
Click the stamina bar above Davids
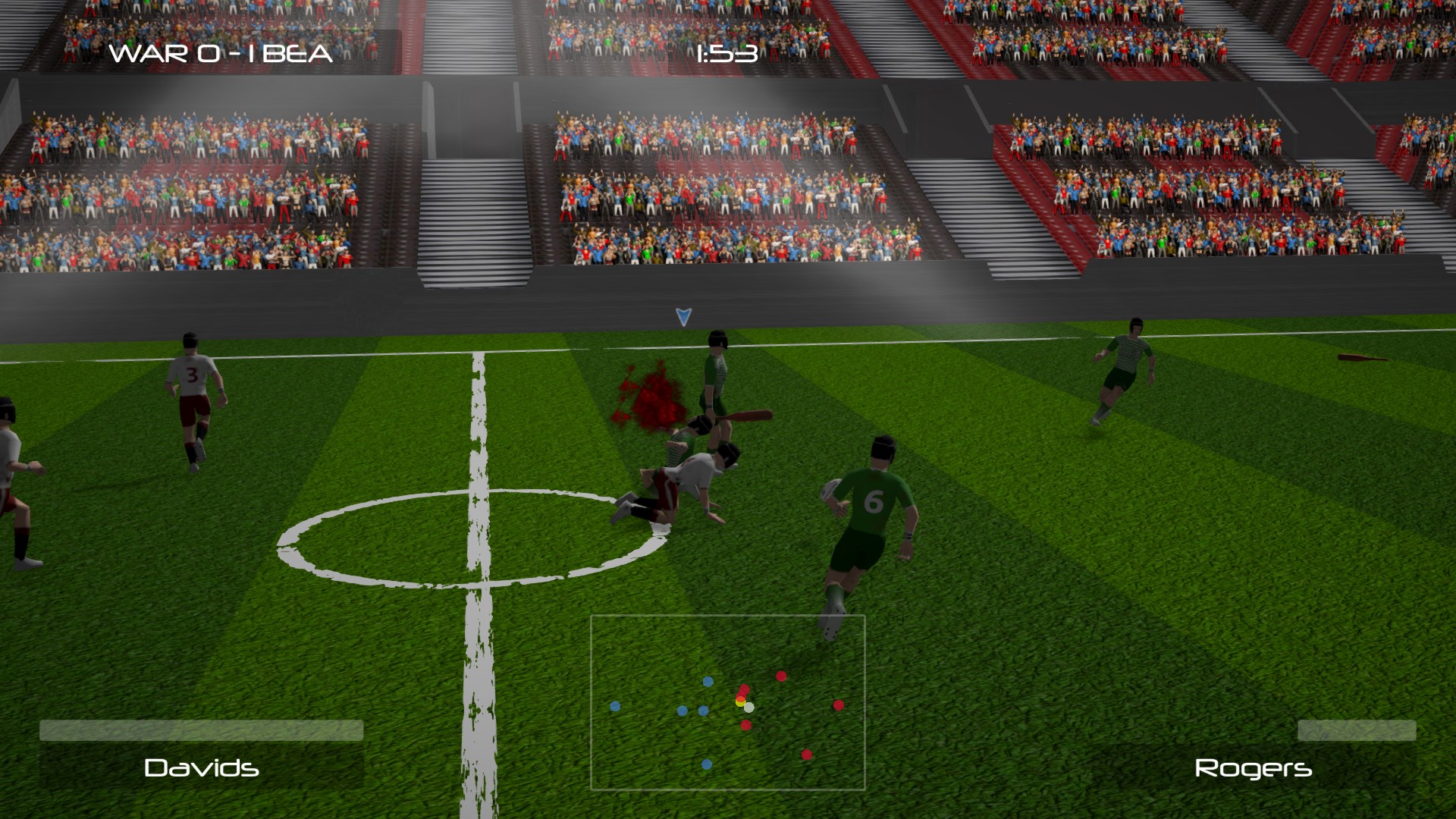(201, 730)
